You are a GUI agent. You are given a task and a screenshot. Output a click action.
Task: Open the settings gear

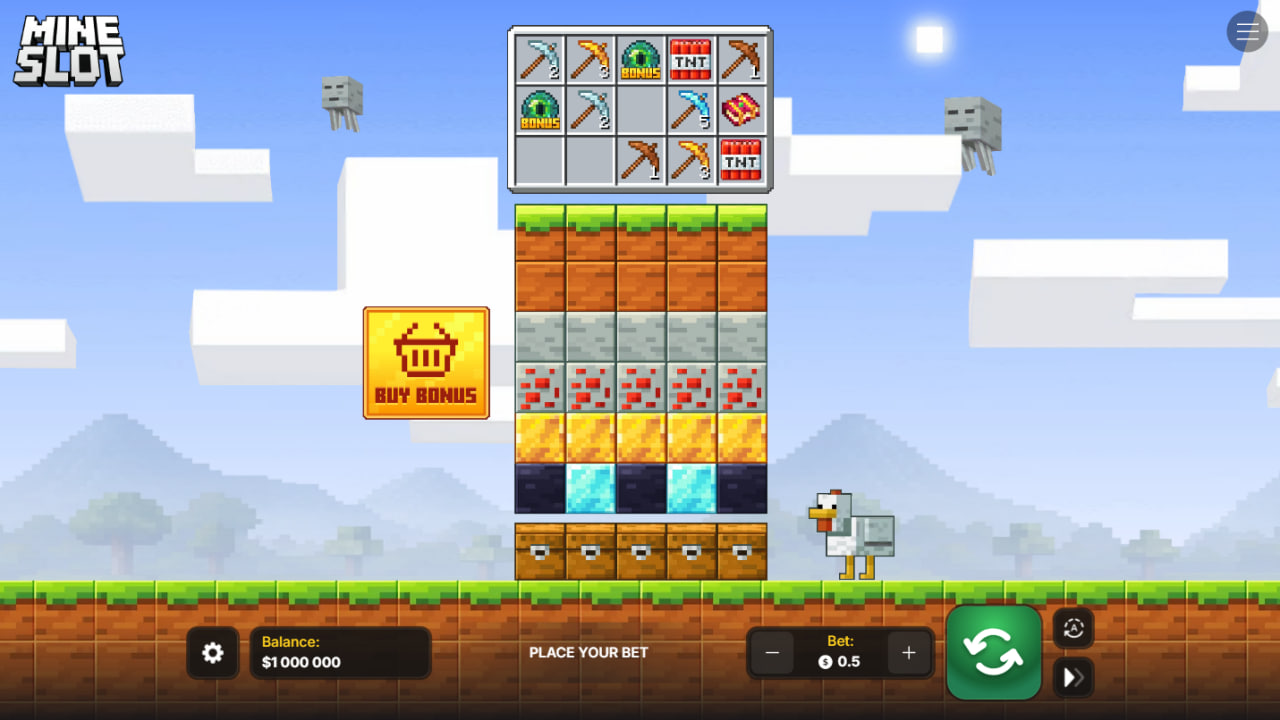(x=213, y=652)
